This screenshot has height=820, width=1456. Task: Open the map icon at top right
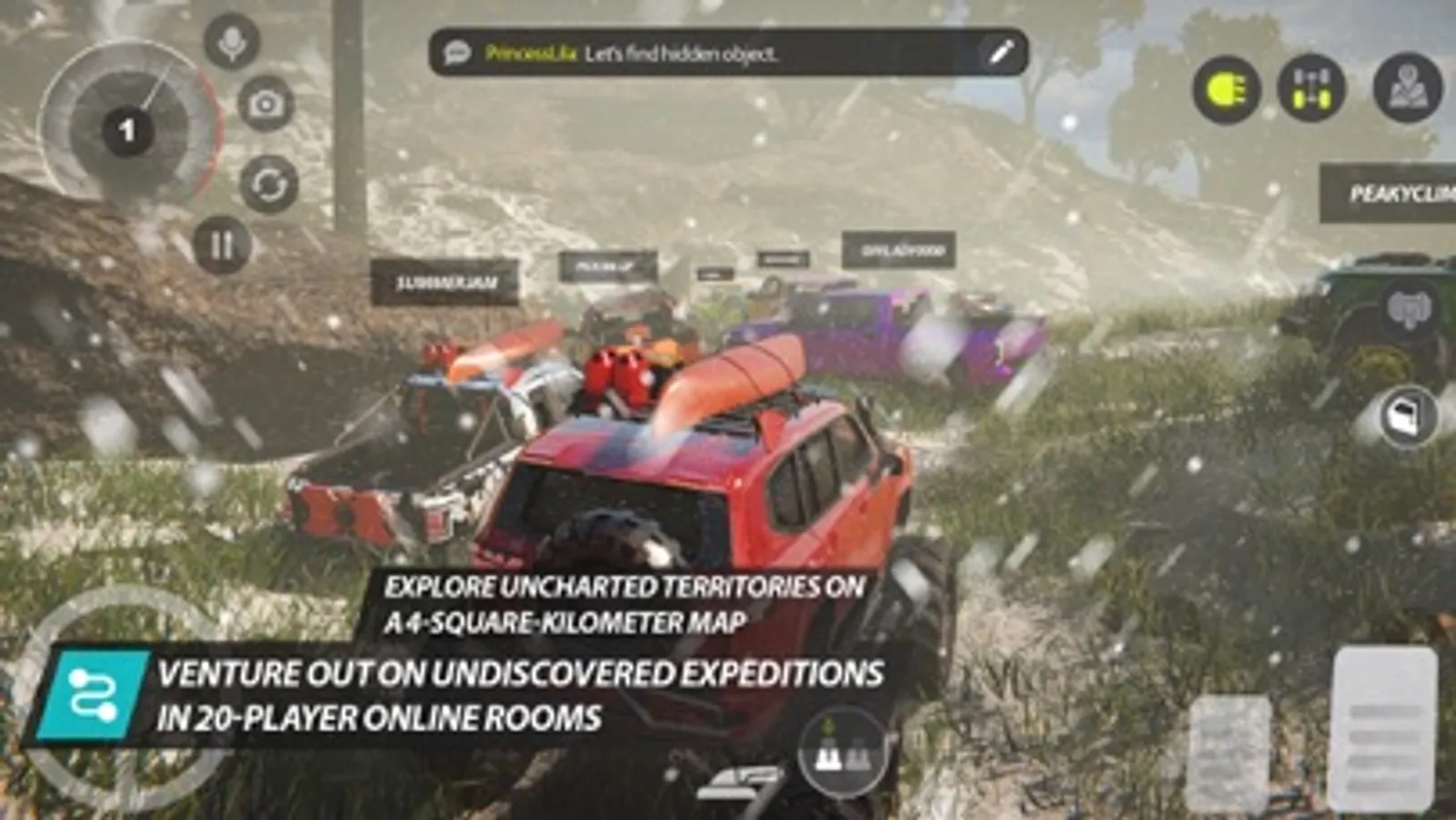[x=1405, y=88]
